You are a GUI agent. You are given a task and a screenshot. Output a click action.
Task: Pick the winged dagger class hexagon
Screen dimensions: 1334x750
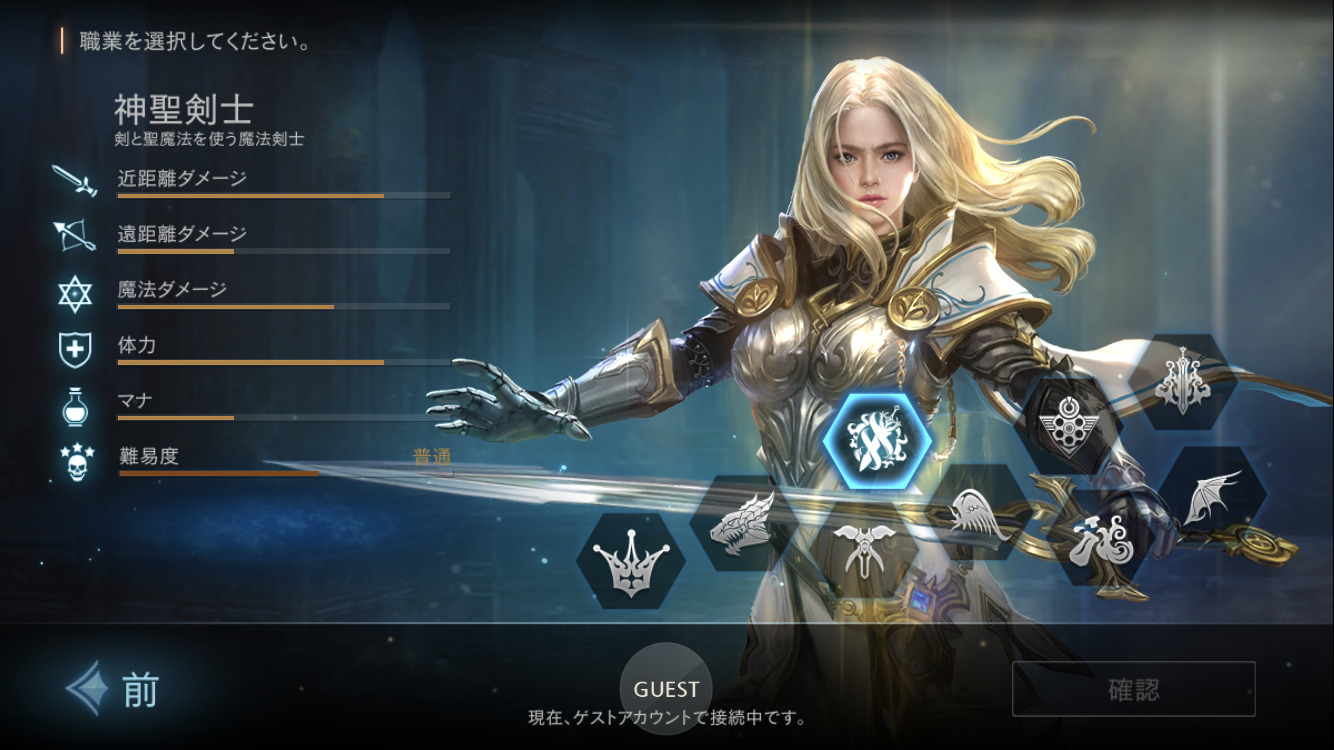click(860, 548)
